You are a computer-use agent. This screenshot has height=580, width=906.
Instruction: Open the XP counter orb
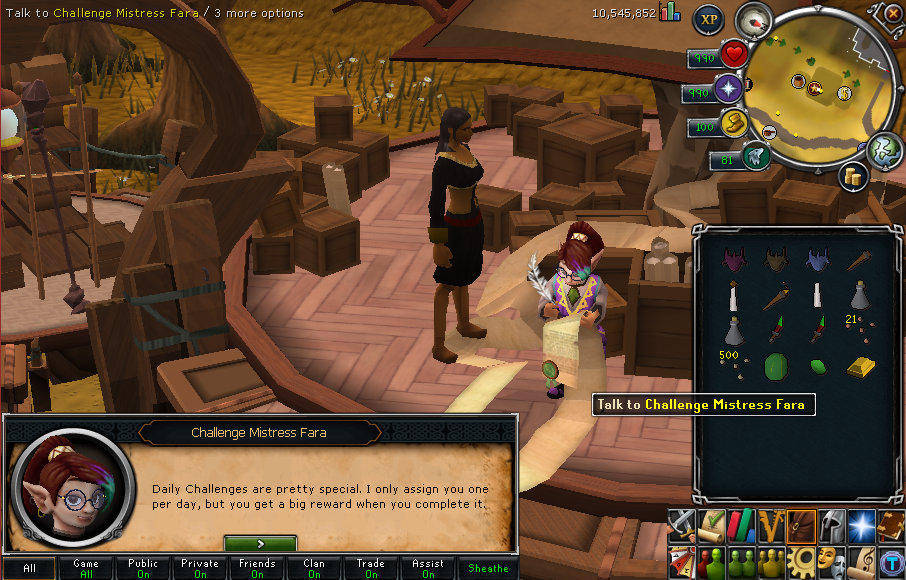(x=709, y=18)
